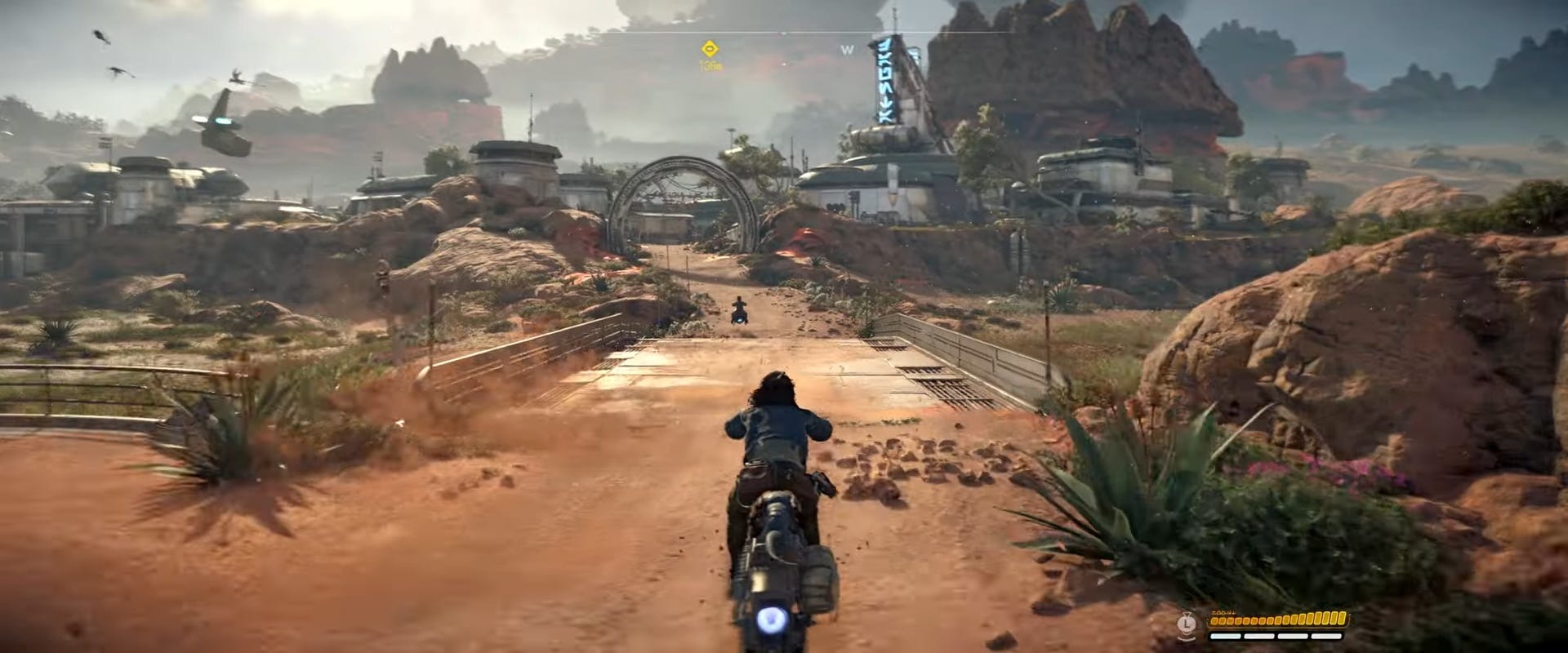Image resolution: width=1568 pixels, height=653 pixels.
Task: Click the W heading letter on the compass
Action: coord(847,50)
